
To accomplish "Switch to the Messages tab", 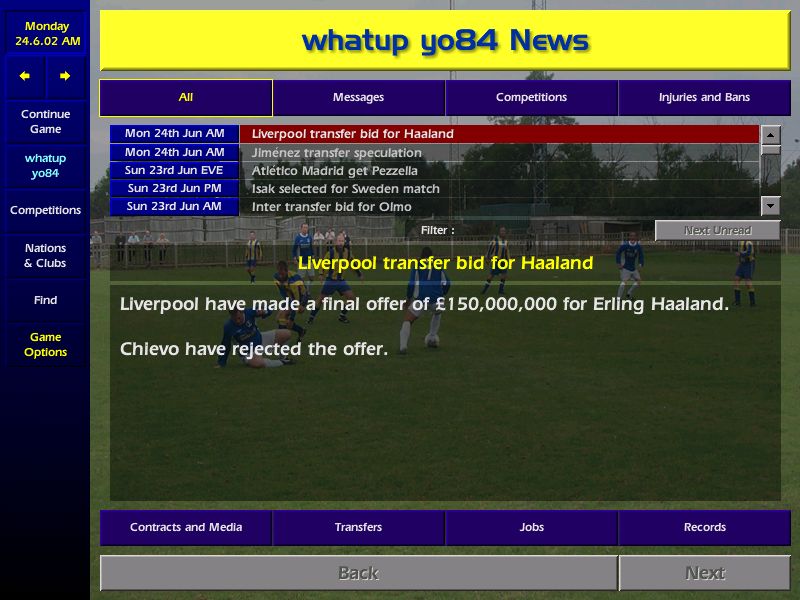I will point(358,98).
